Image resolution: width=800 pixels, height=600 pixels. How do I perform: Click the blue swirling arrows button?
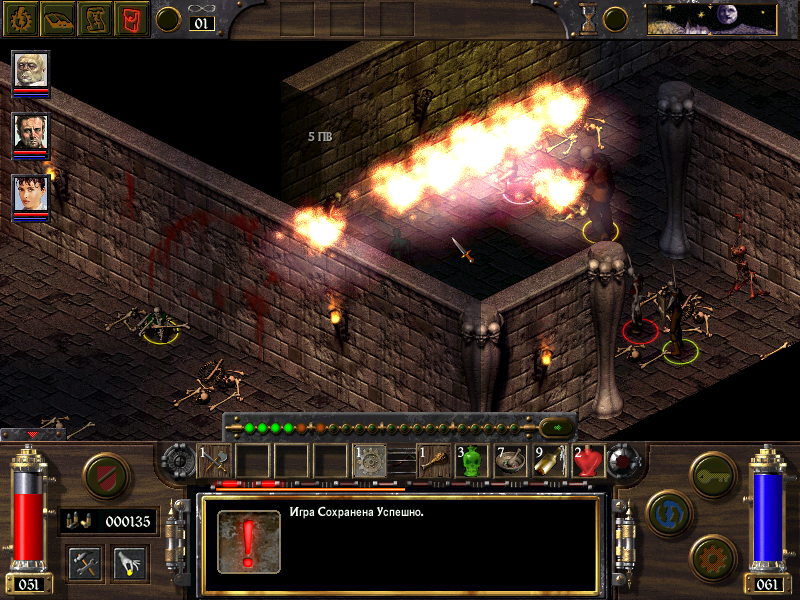[666, 510]
